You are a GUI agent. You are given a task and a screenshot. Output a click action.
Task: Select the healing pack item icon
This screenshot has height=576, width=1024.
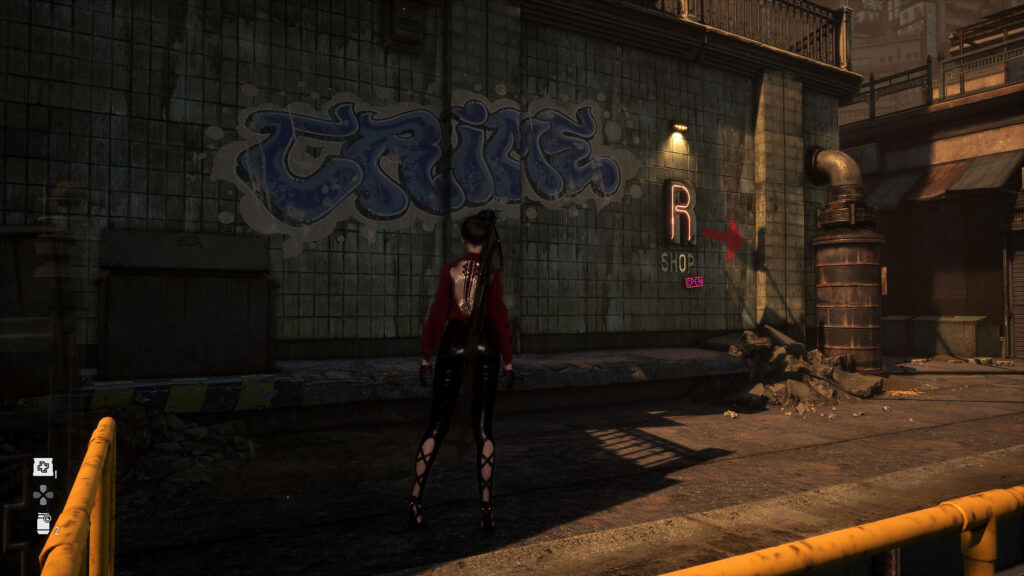click(43, 467)
